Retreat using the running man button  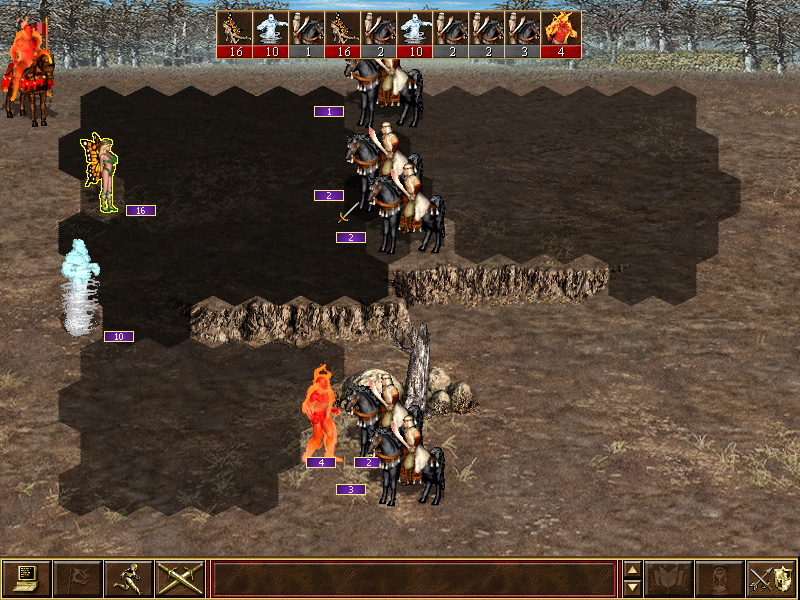(x=129, y=579)
